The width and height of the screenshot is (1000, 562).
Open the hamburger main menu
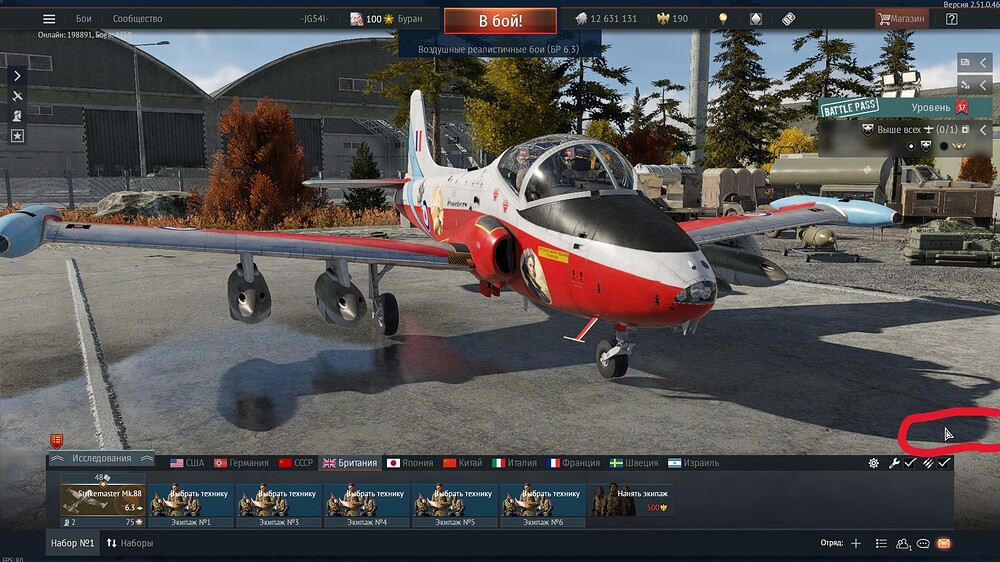pyautogui.click(x=49, y=19)
